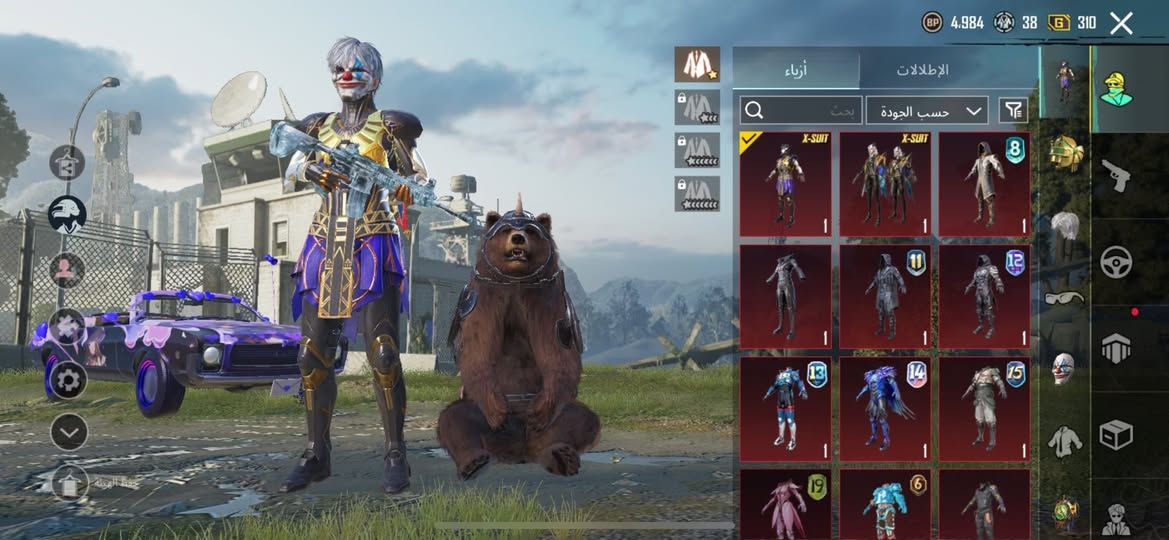Screen dimensions: 1169x540
Task: Open the settings gear on the left
Action: [68, 379]
